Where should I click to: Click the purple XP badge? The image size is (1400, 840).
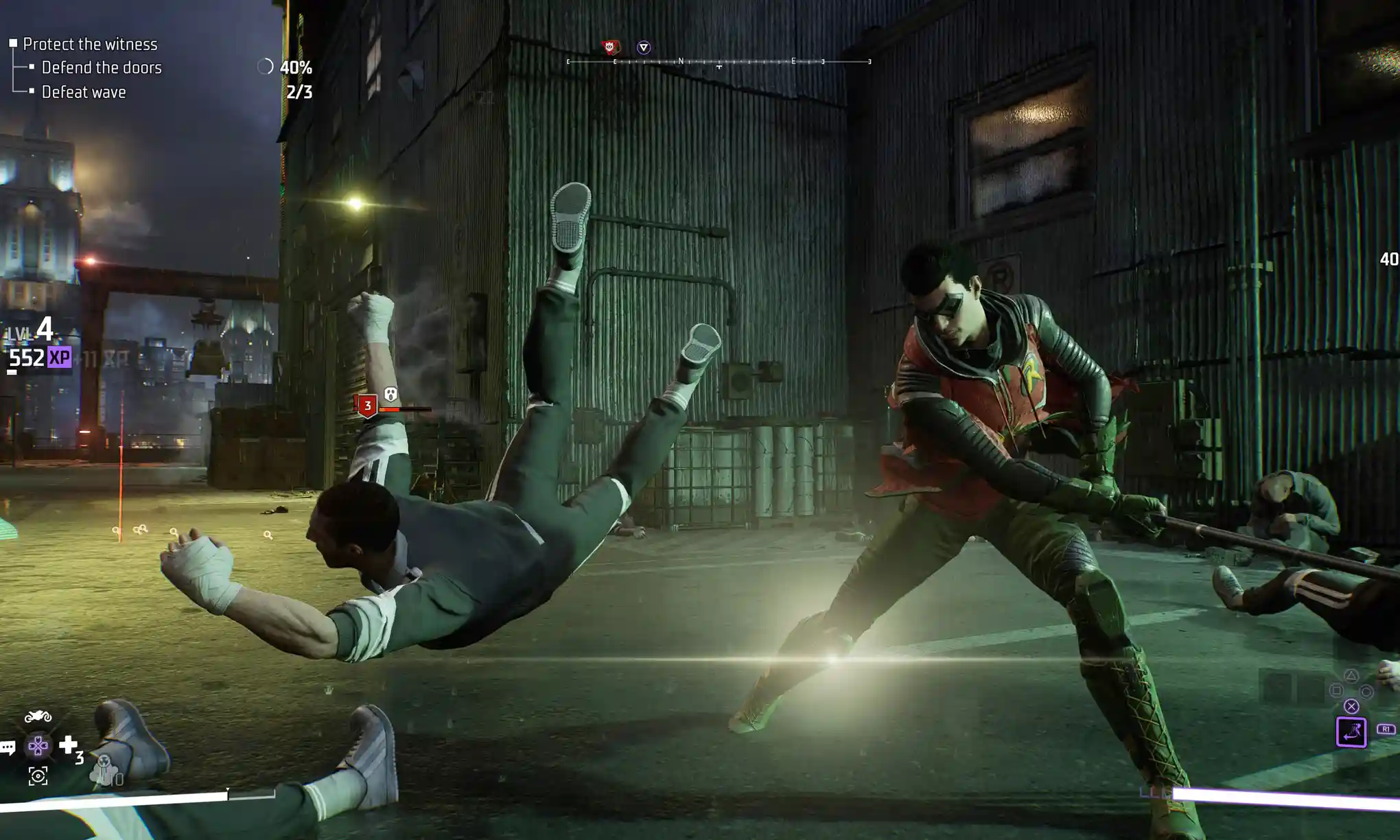tap(60, 358)
